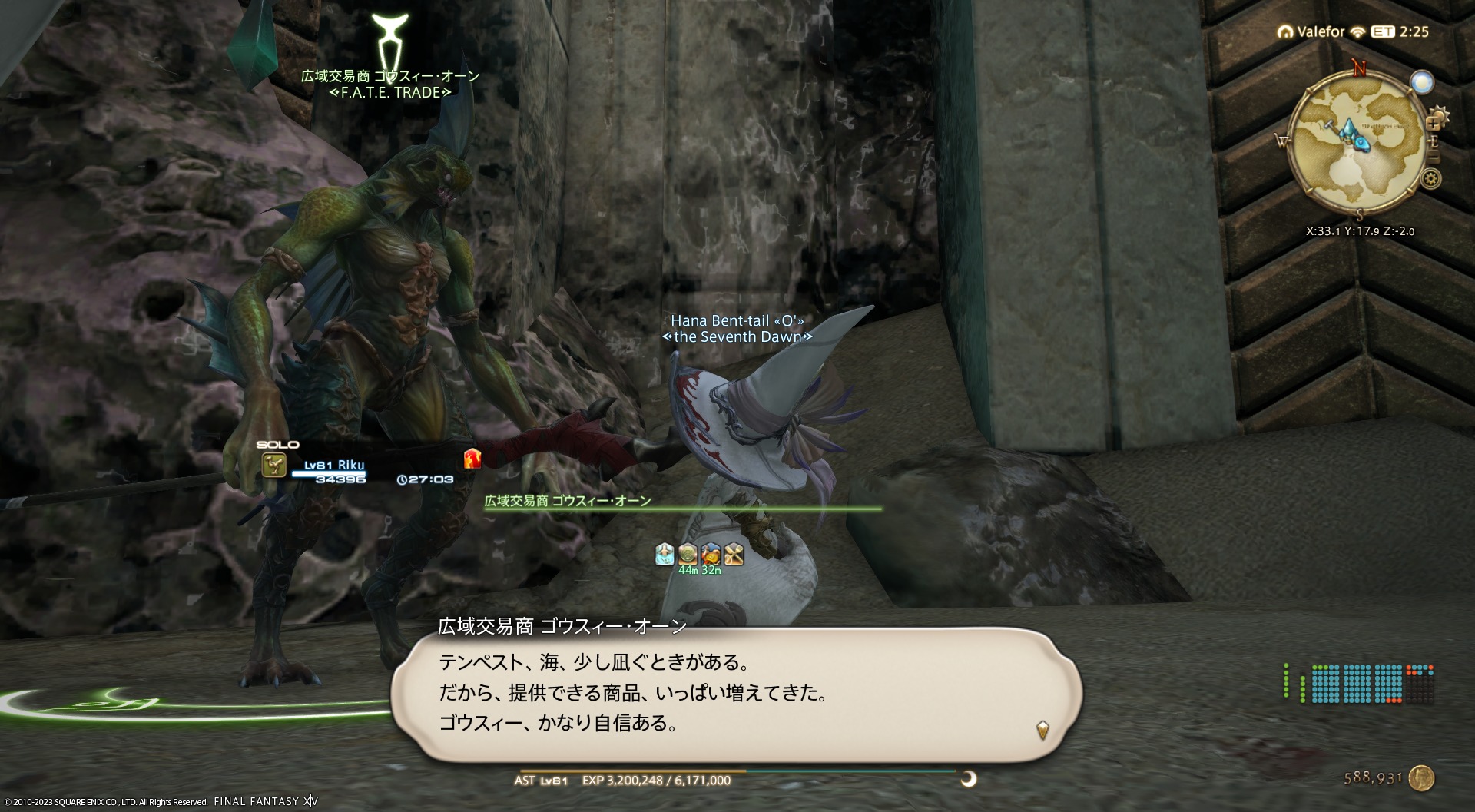The height and width of the screenshot is (812, 1475).
Task: Click the gil coin icon
Action: (1422, 777)
